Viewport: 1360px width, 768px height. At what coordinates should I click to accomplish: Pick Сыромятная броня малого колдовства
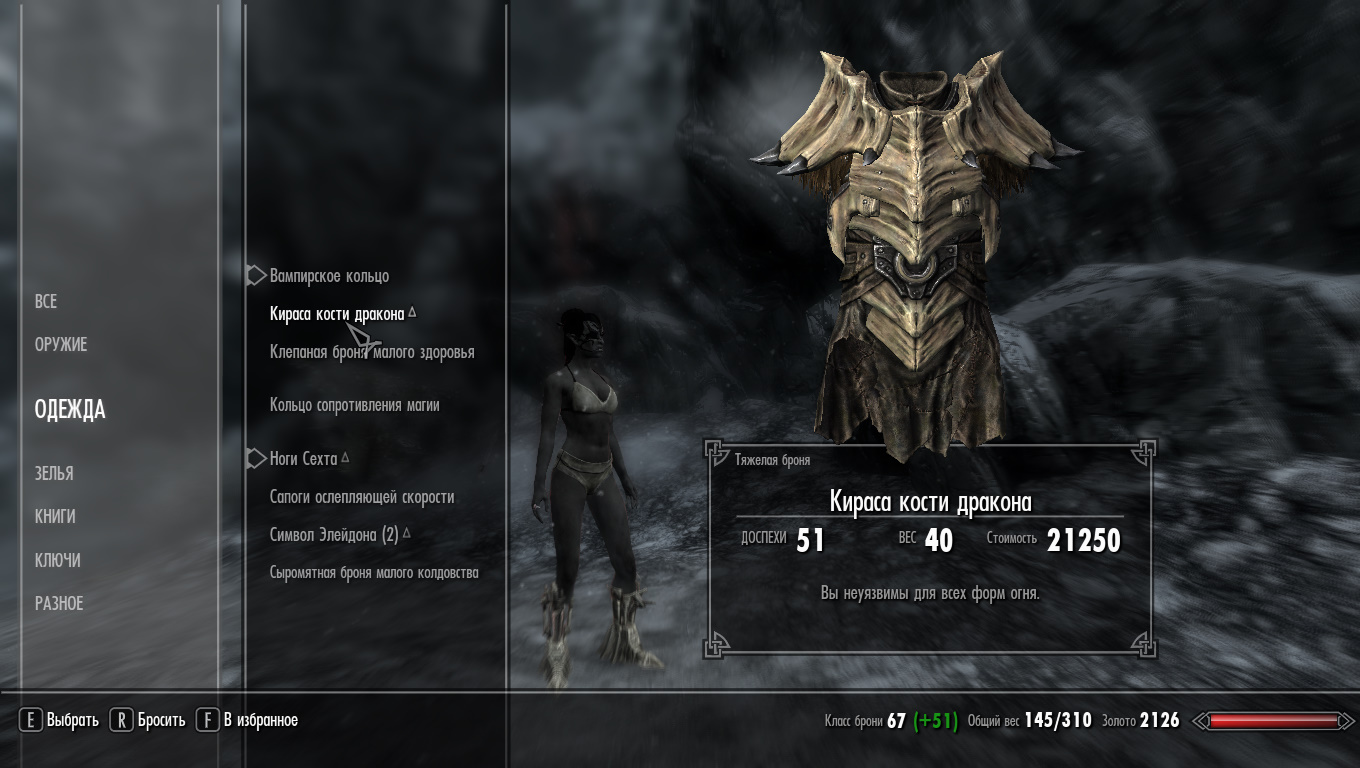tap(374, 573)
